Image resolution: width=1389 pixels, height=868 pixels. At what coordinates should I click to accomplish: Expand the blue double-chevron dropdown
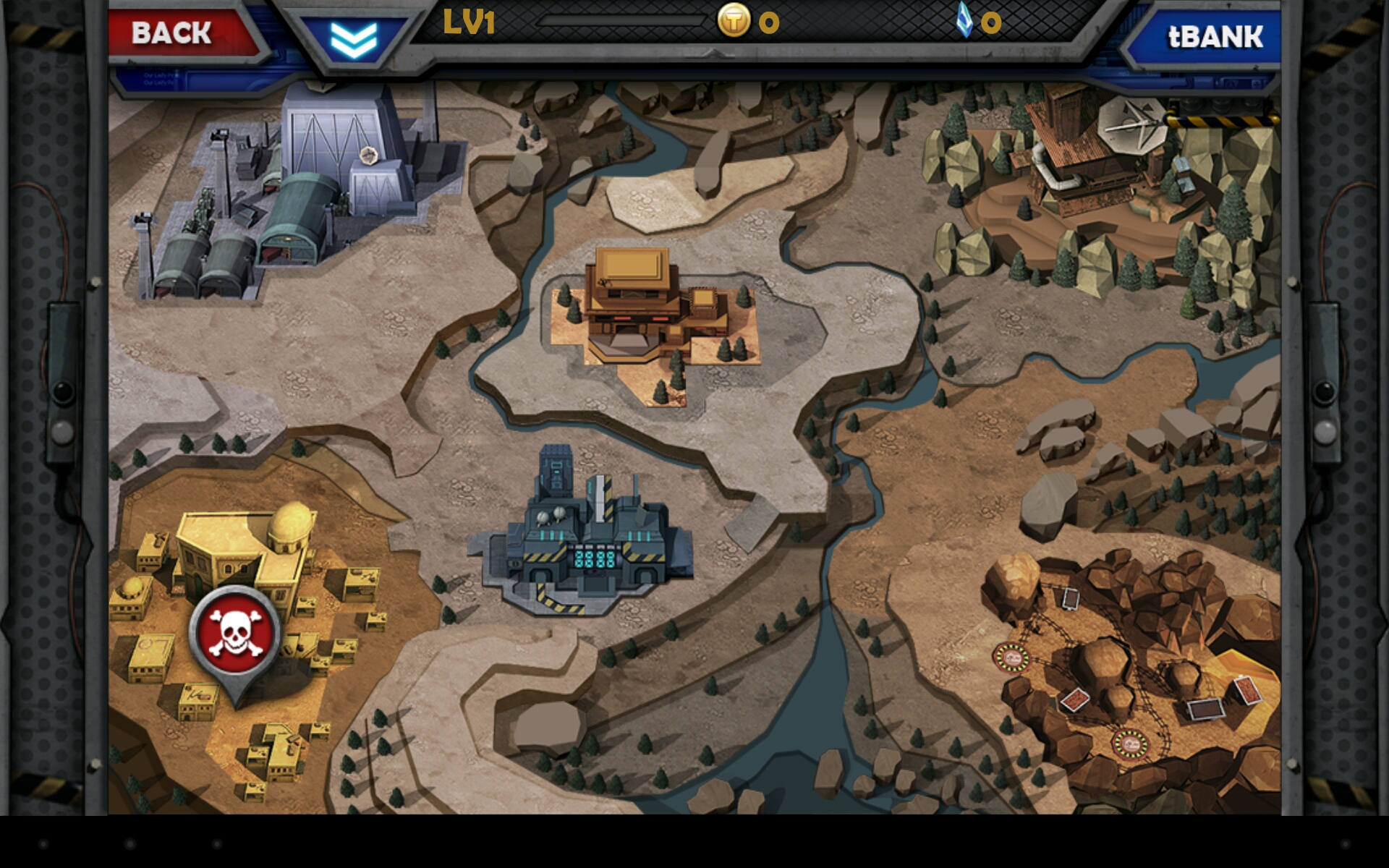[354, 39]
